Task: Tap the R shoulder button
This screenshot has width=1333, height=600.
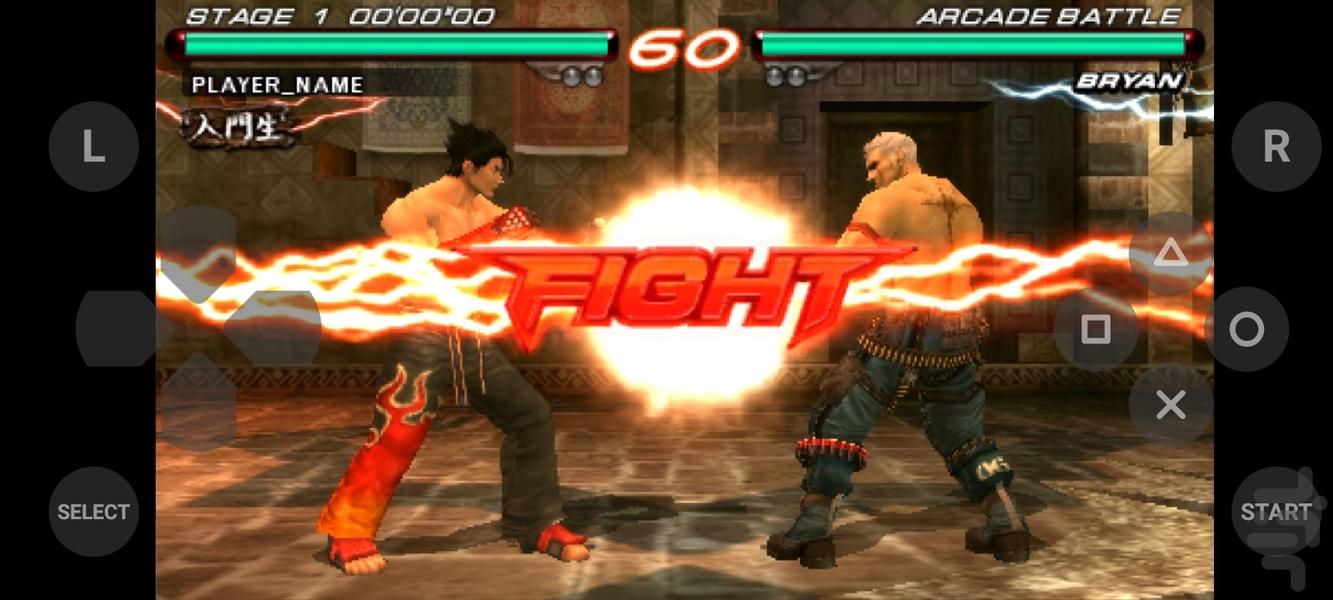Action: pos(1276,147)
